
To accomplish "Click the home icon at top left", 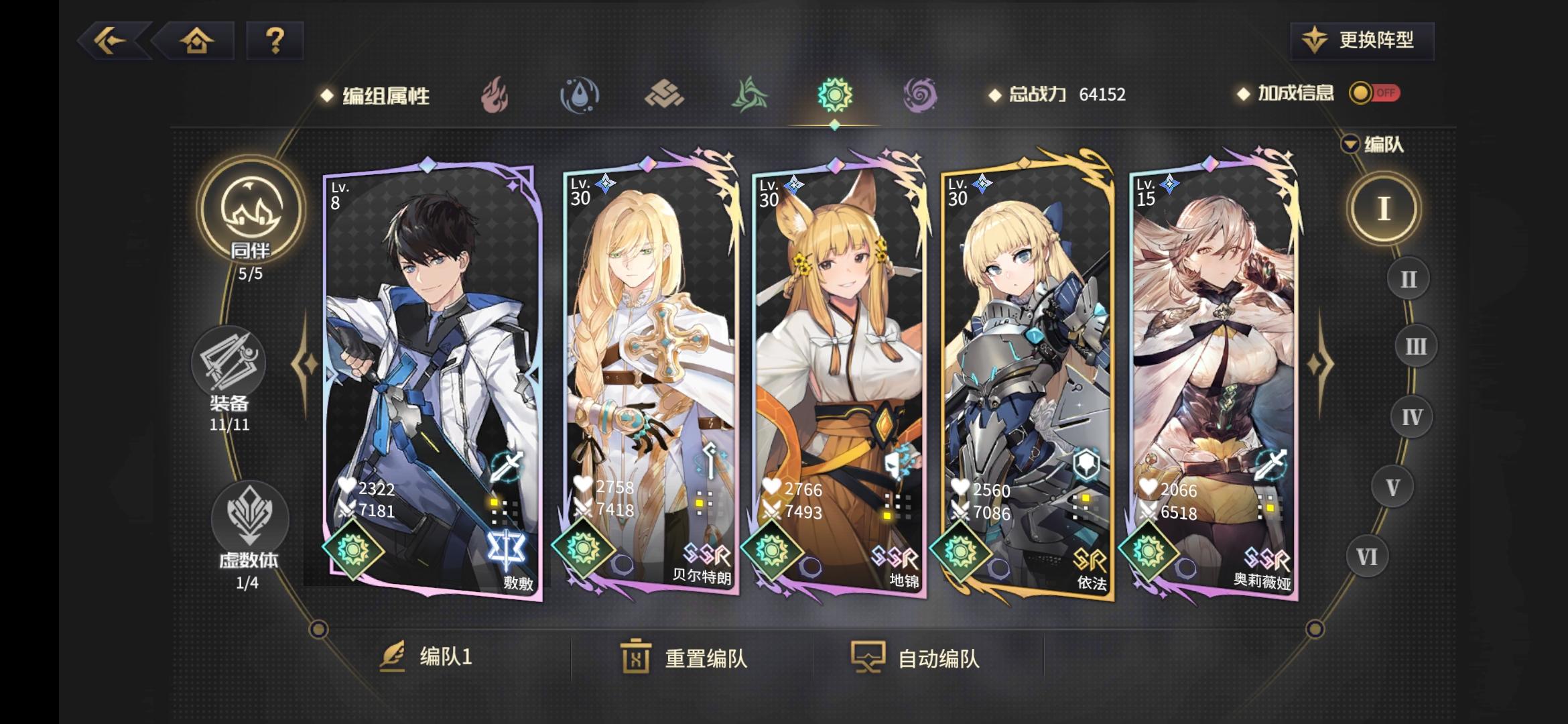I will pos(194,42).
